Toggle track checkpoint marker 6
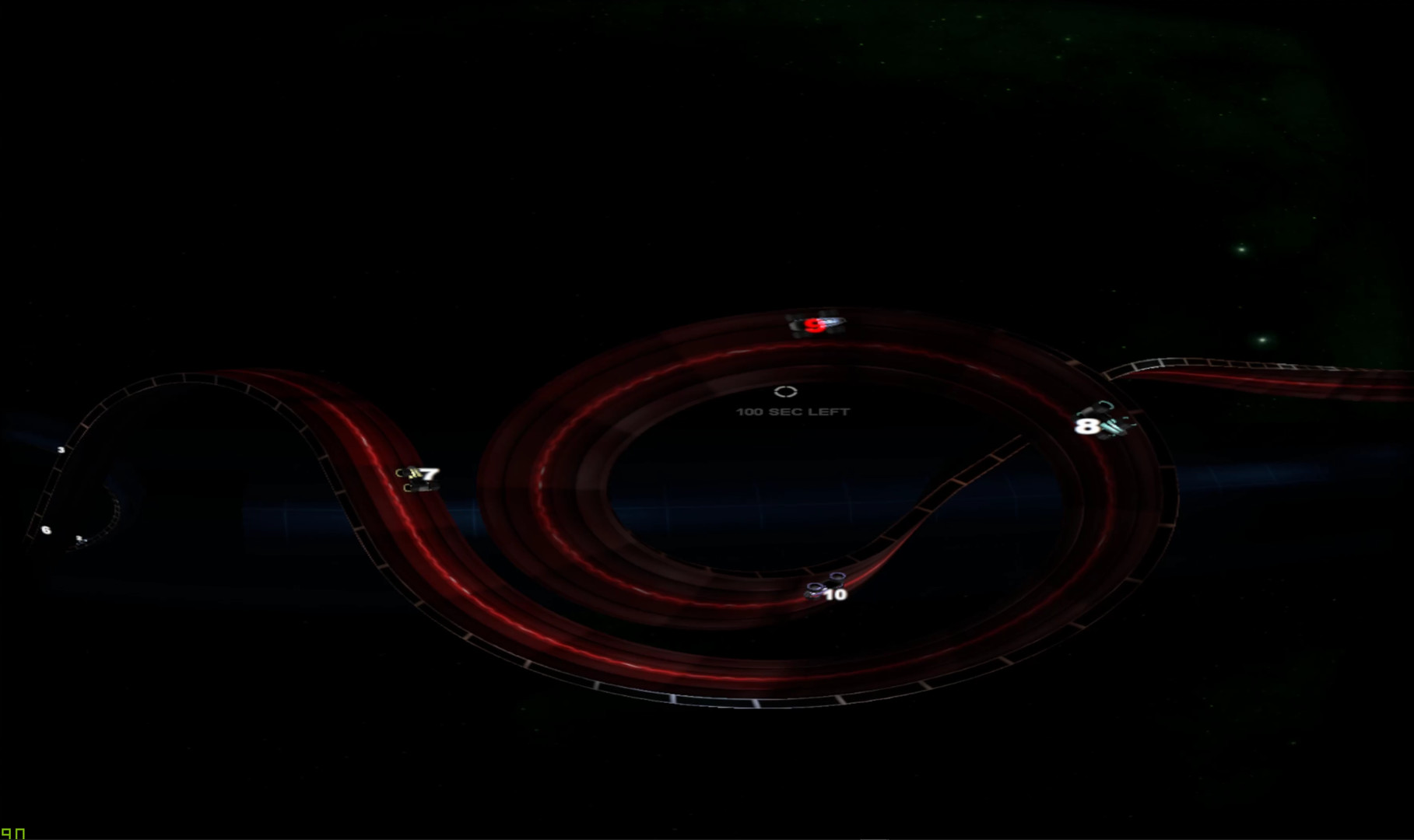Image resolution: width=1414 pixels, height=840 pixels. pos(46,530)
